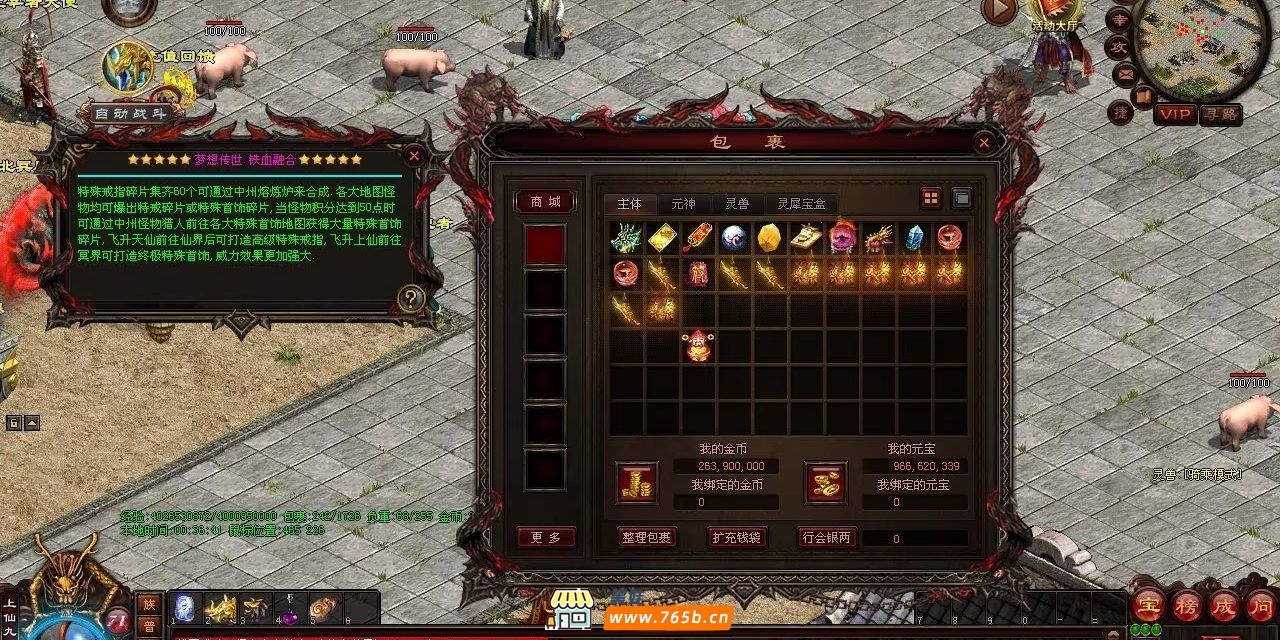This screenshot has width=1280, height=640.
Task: Switch to the 灵兽 tab
Action: click(x=737, y=204)
